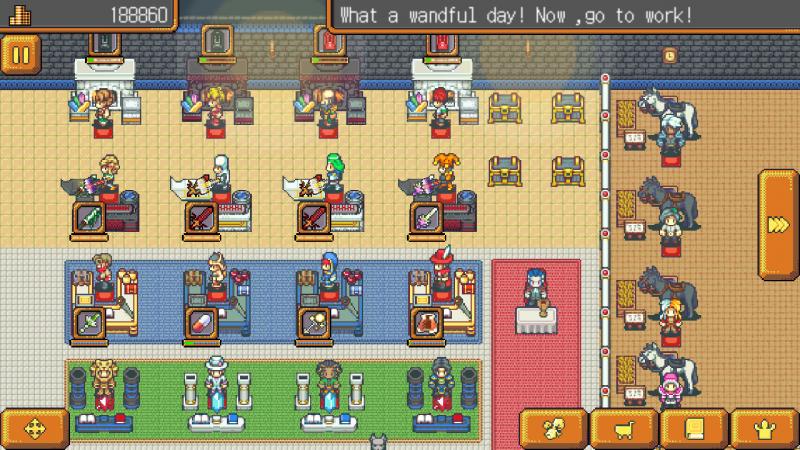Open the yellow book journal button
This screenshot has width=800, height=450.
tap(693, 429)
